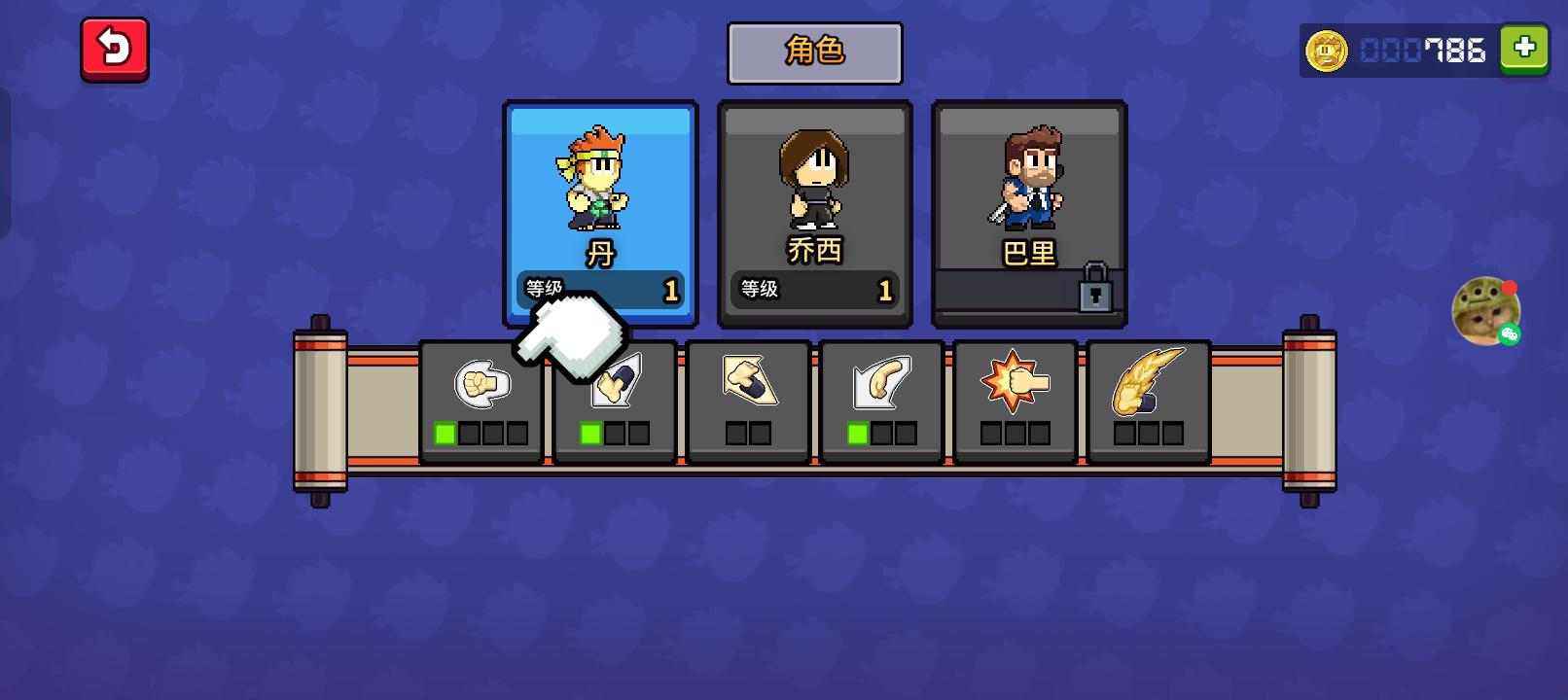Select the golden wing kick skill
This screenshot has height=700, width=1568.
pyautogui.click(x=1148, y=401)
